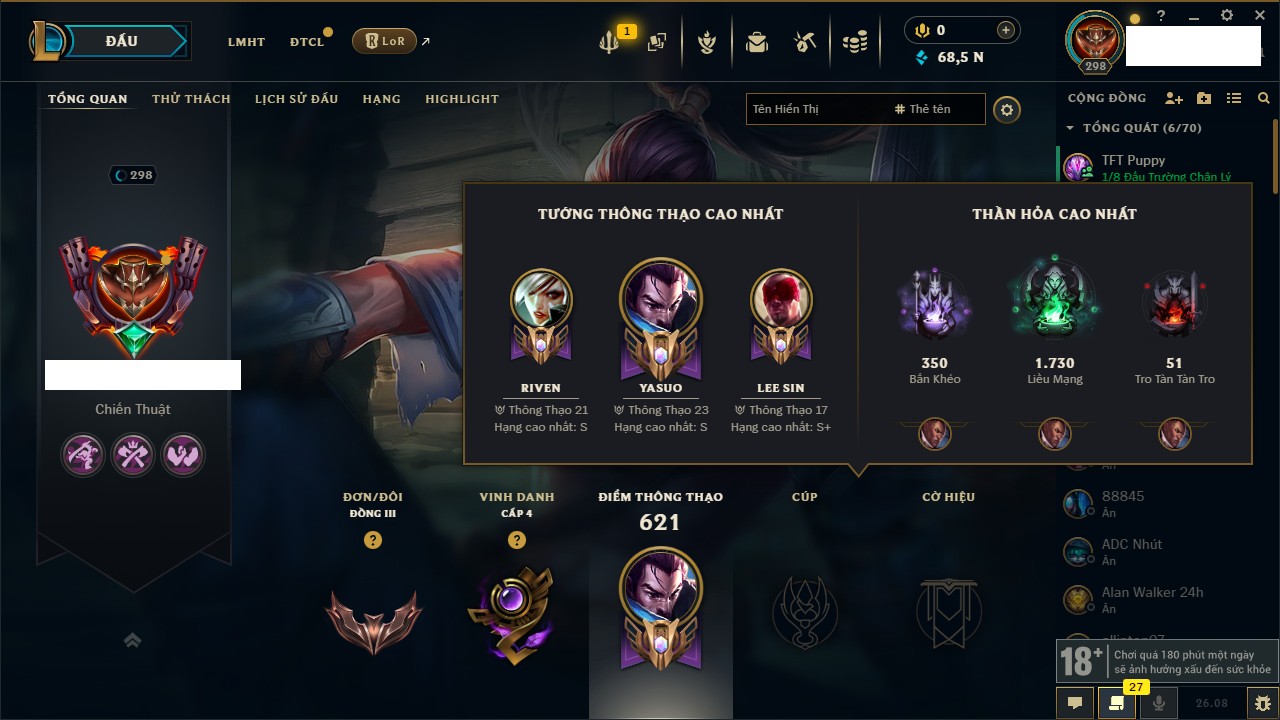Add RP with the plus button
The image size is (1280, 720).
click(1006, 31)
